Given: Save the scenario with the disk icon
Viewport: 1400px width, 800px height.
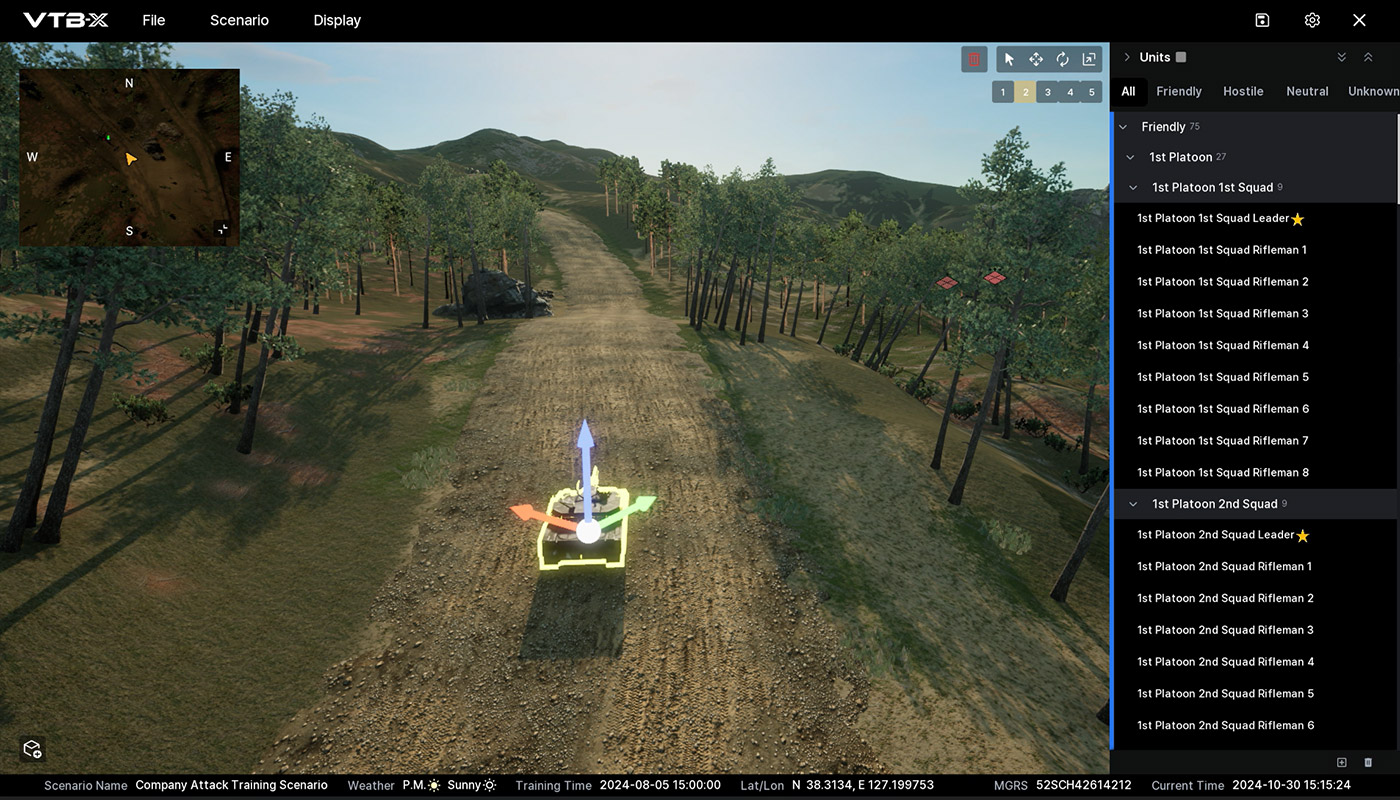Looking at the screenshot, I should coord(1262,20).
